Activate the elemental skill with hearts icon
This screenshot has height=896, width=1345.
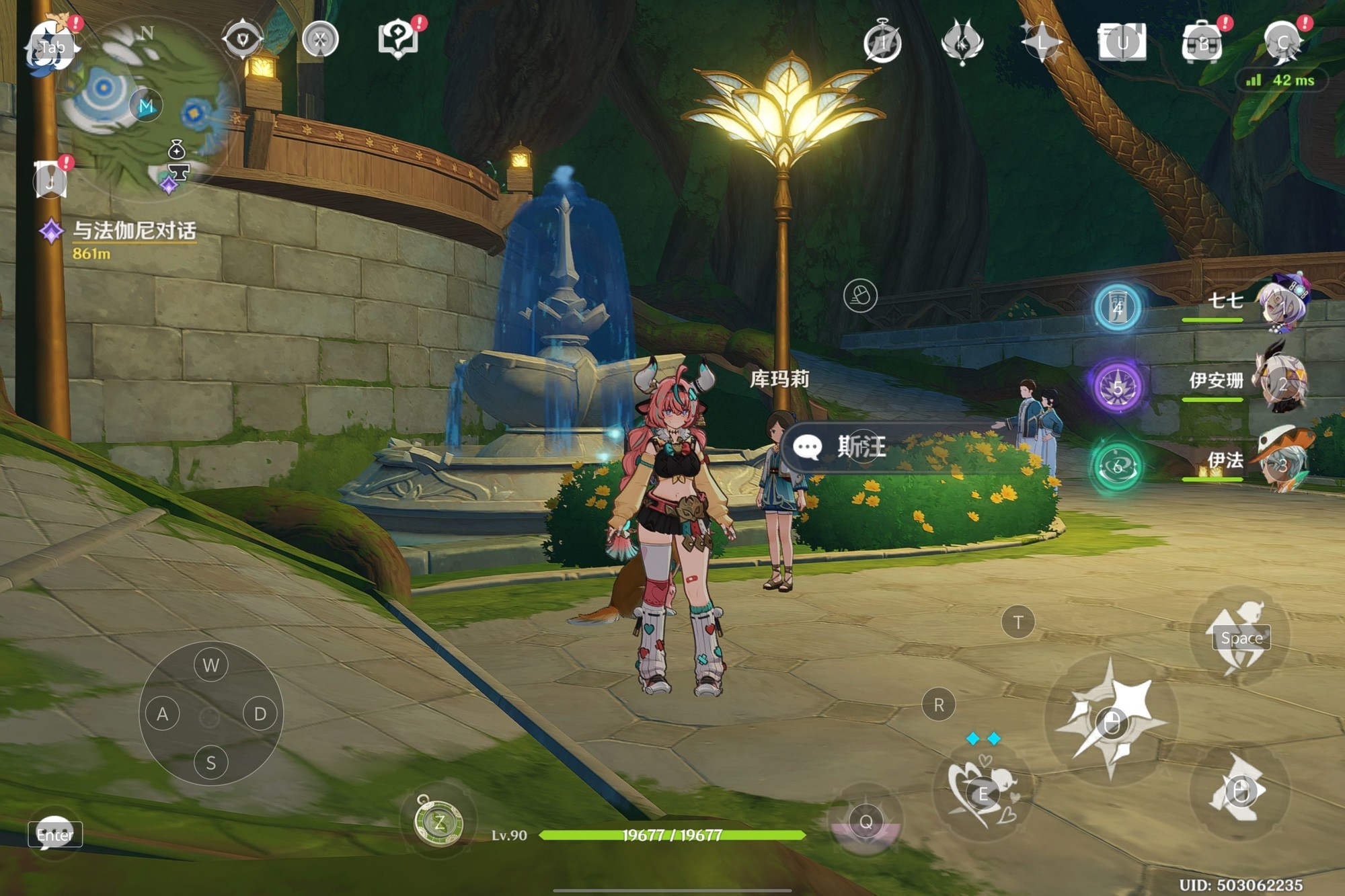click(x=983, y=793)
